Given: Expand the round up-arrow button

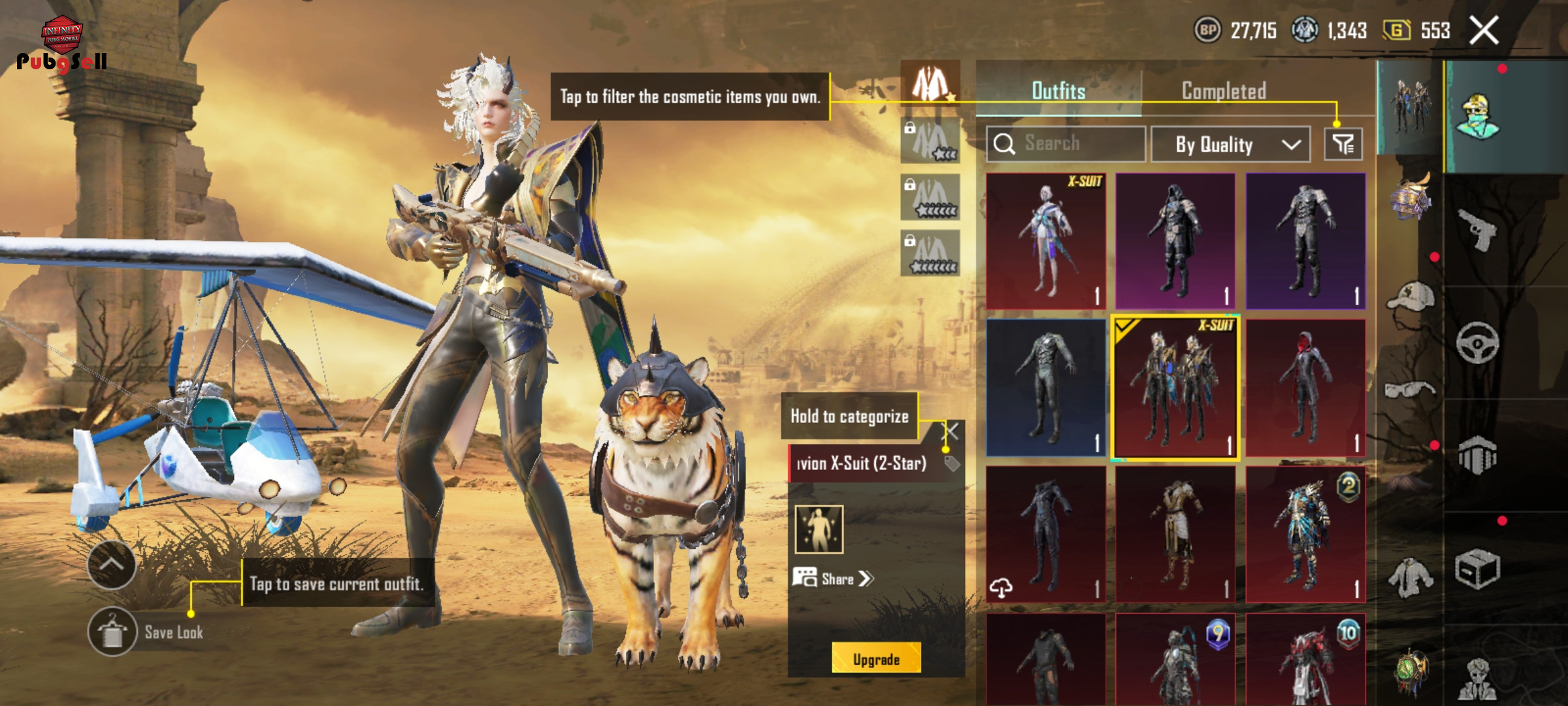Looking at the screenshot, I should (x=112, y=565).
